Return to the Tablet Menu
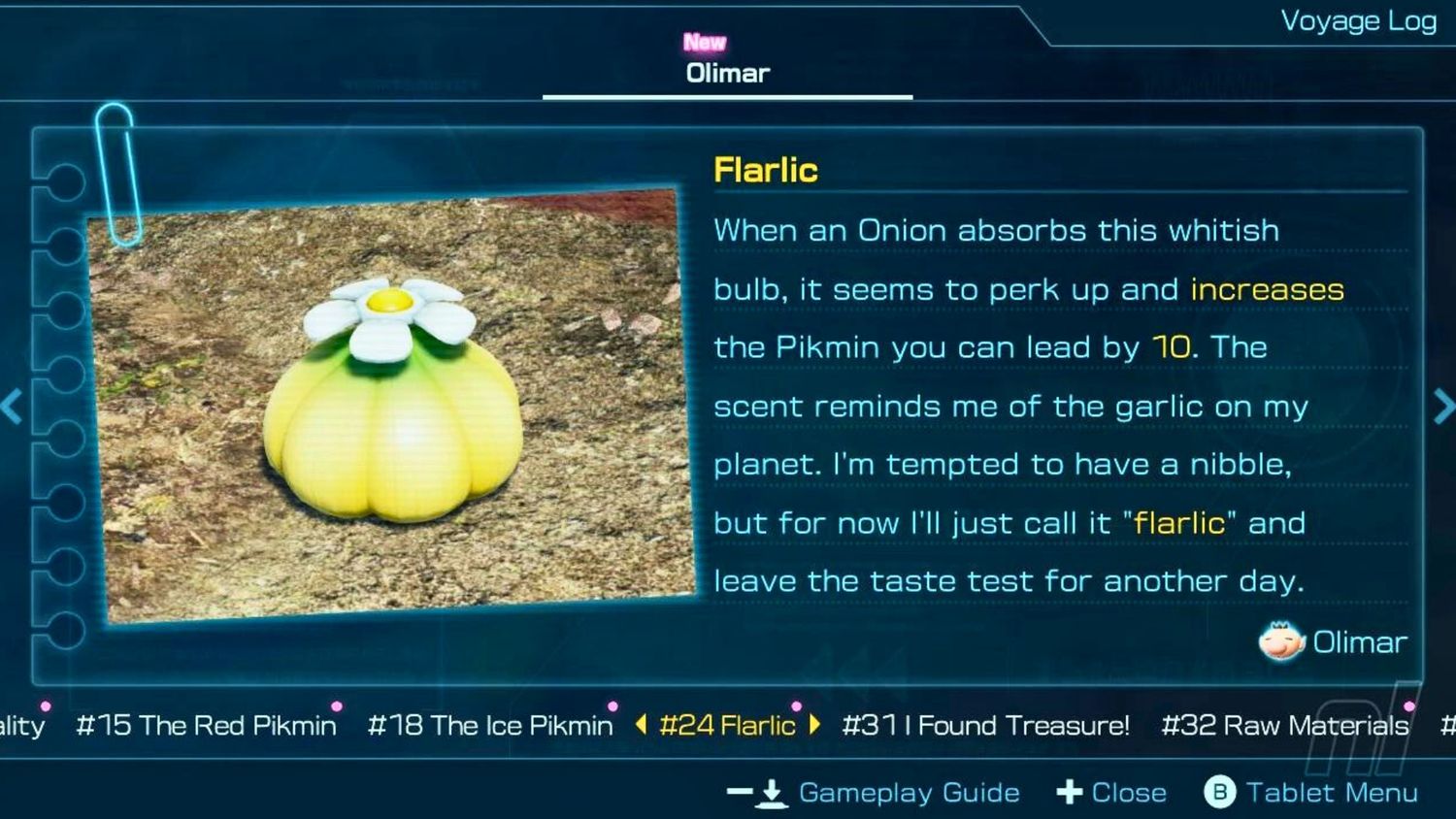Screen dimensions: 1456x819 (1331, 793)
